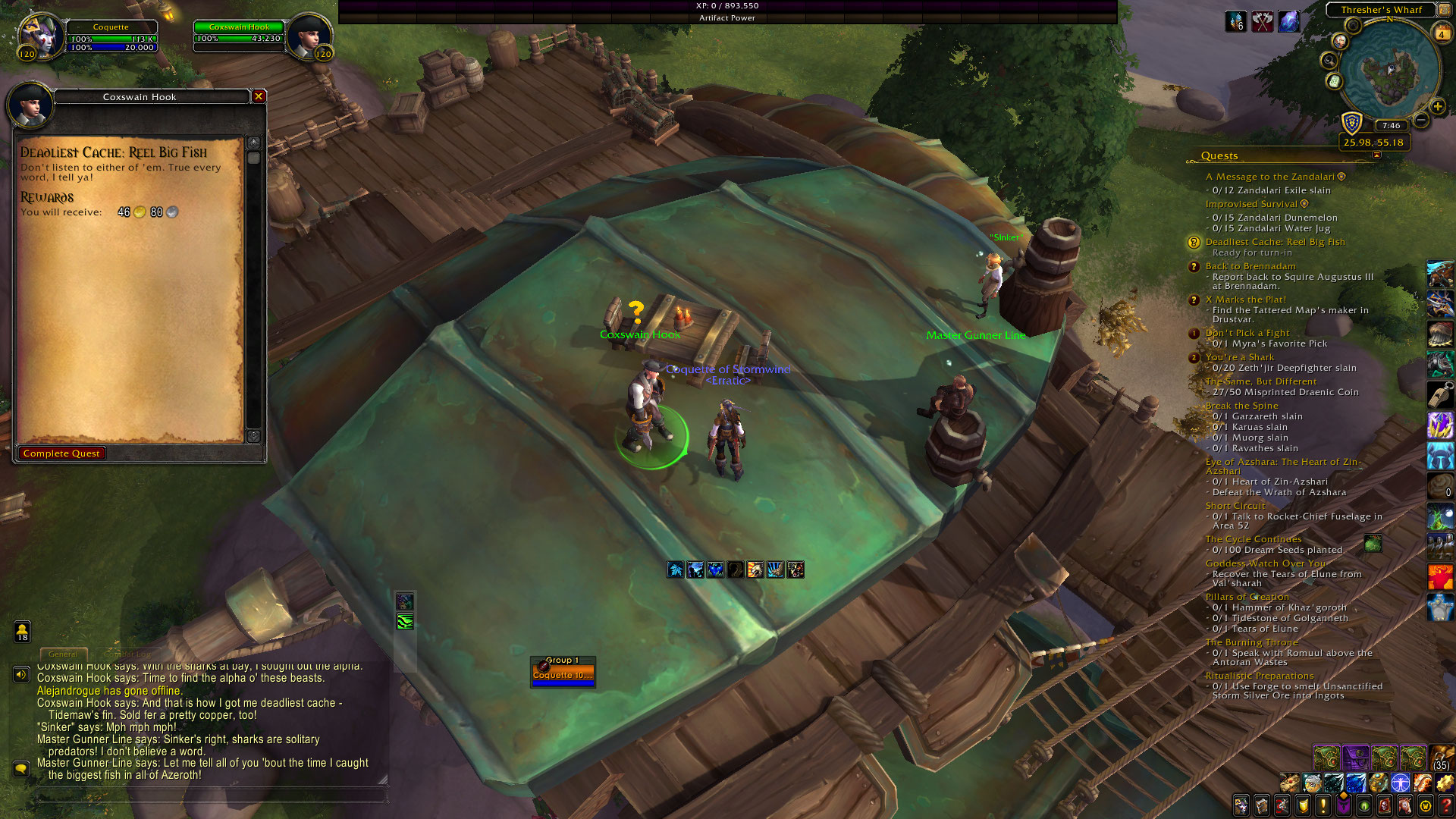
Task: Zoom out on the minimap
Action: tap(1421, 120)
